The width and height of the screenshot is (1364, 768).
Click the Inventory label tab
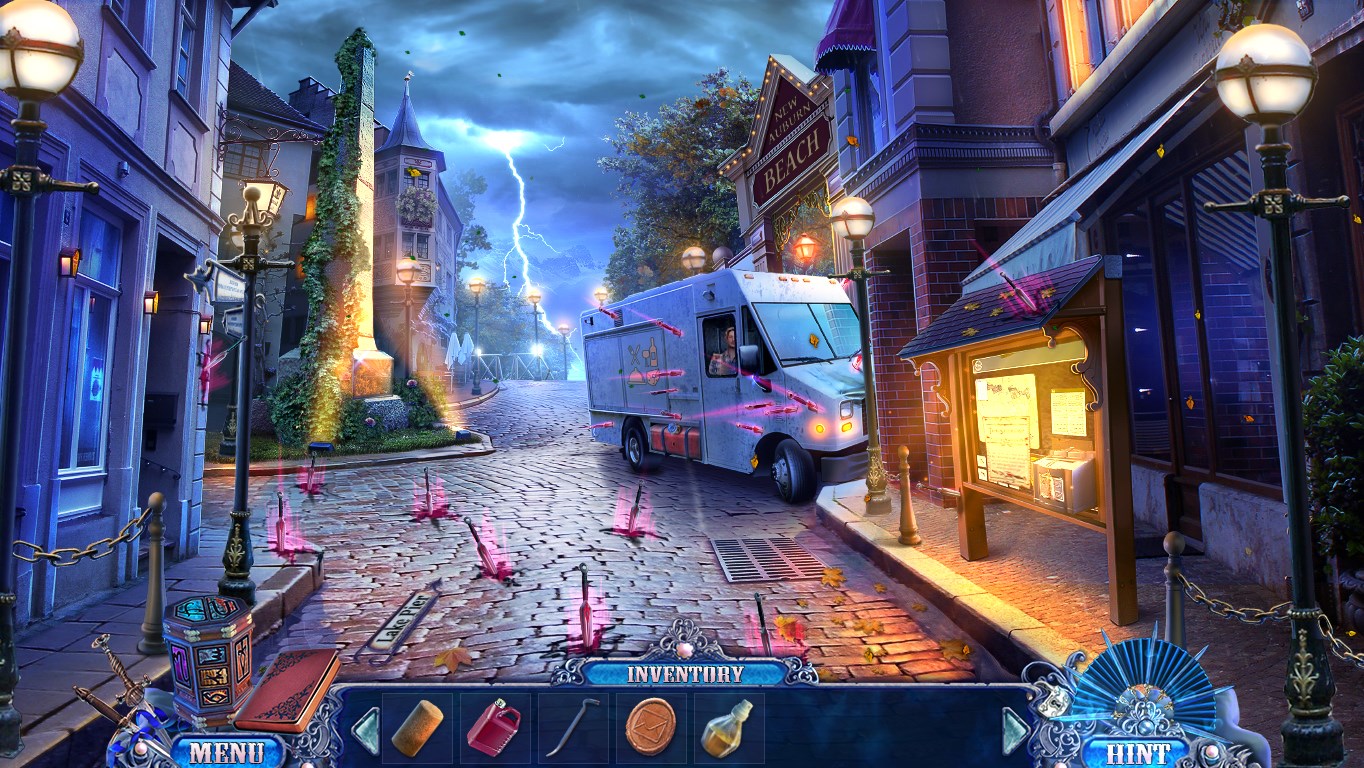(685, 673)
